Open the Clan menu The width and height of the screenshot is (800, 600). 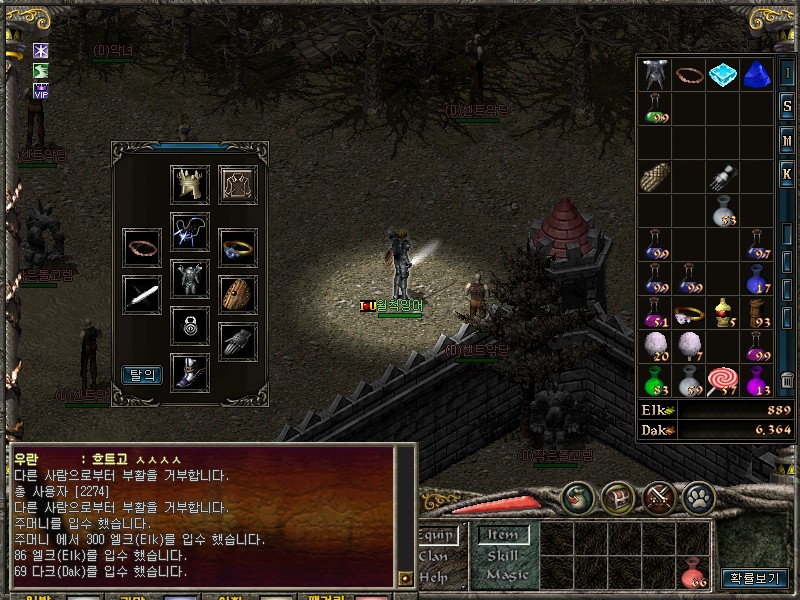pos(433,556)
